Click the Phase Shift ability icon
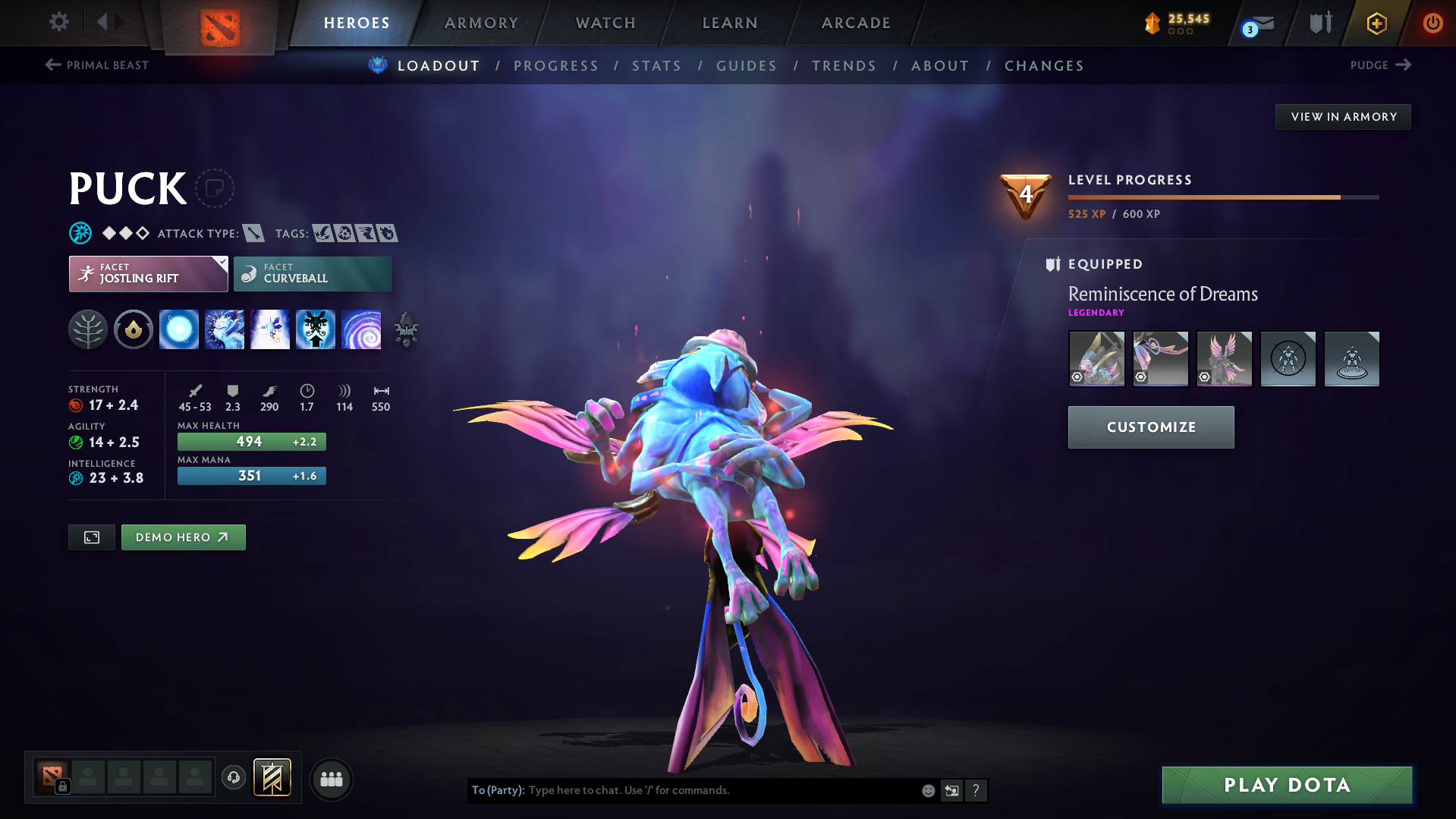 [270, 329]
